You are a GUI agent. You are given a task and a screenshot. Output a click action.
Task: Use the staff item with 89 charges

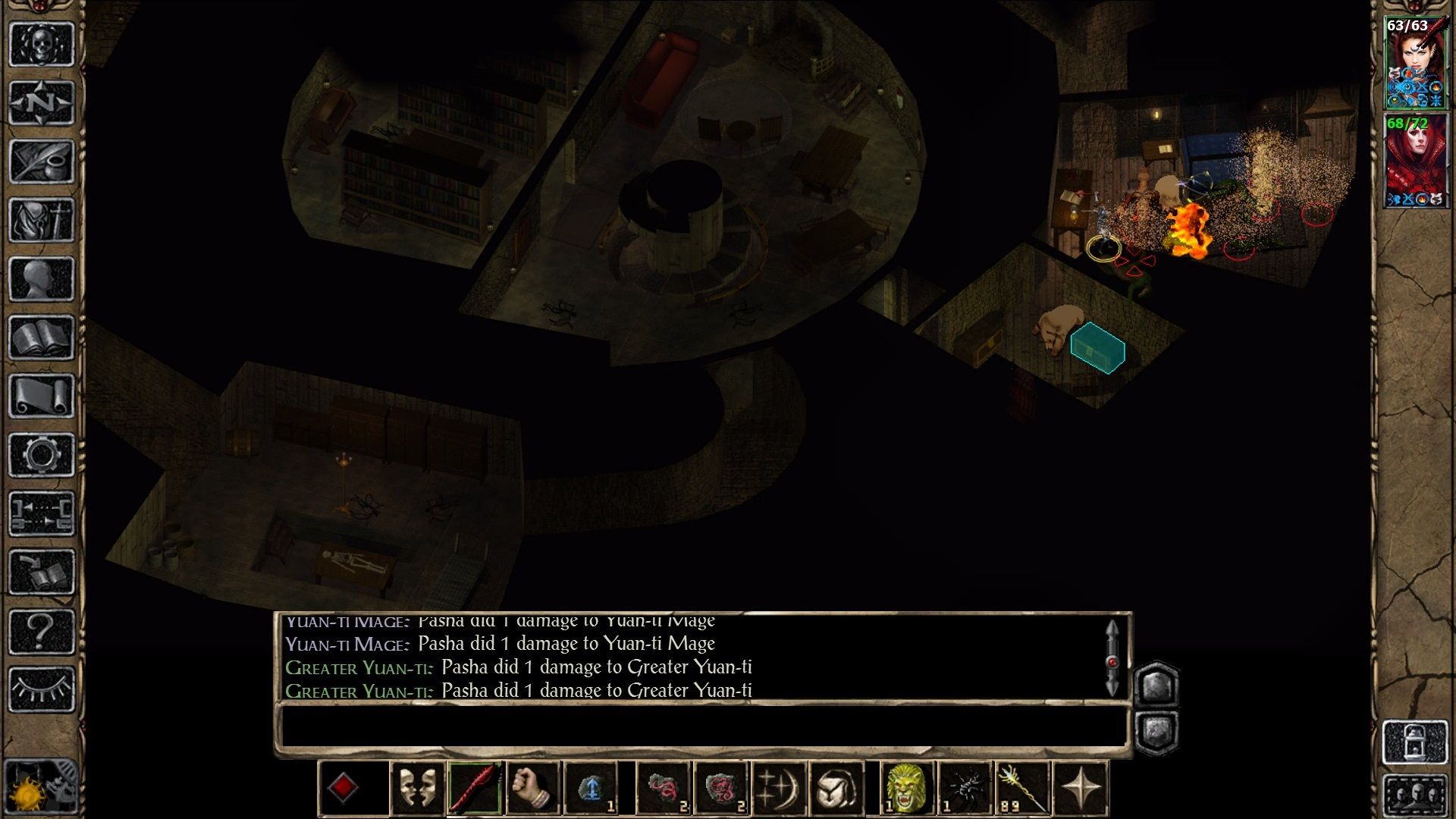(x=1021, y=789)
